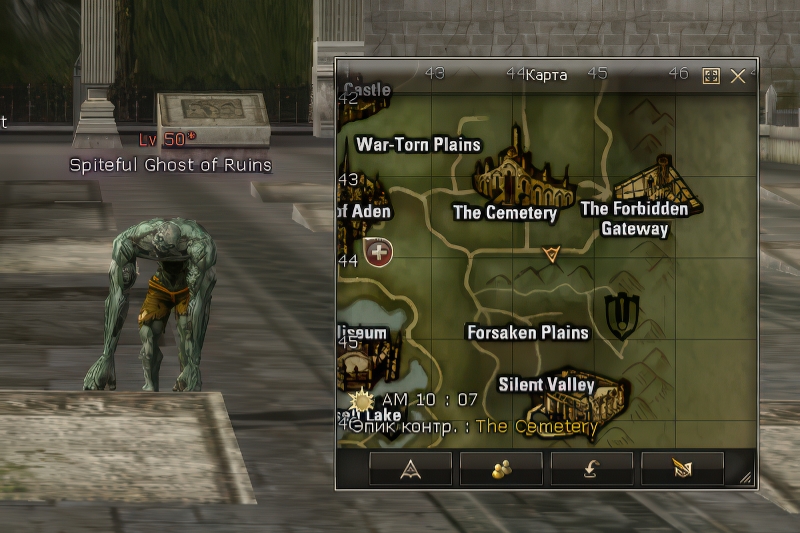This screenshot has width=800, height=533.
Task: Click the dark shield emblem map marker
Action: pyautogui.click(x=620, y=314)
